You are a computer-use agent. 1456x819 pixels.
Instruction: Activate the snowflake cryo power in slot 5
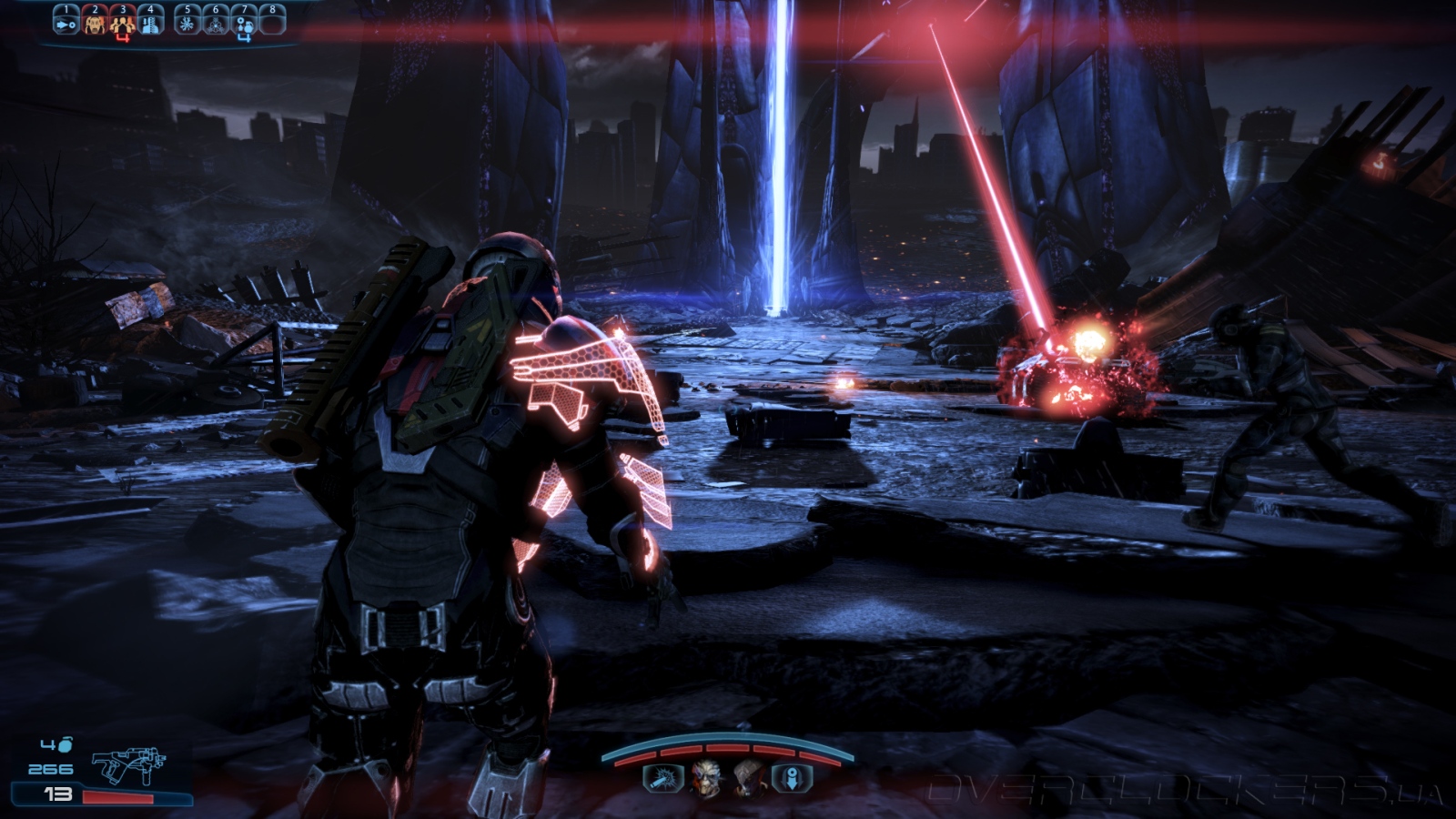[x=187, y=22]
